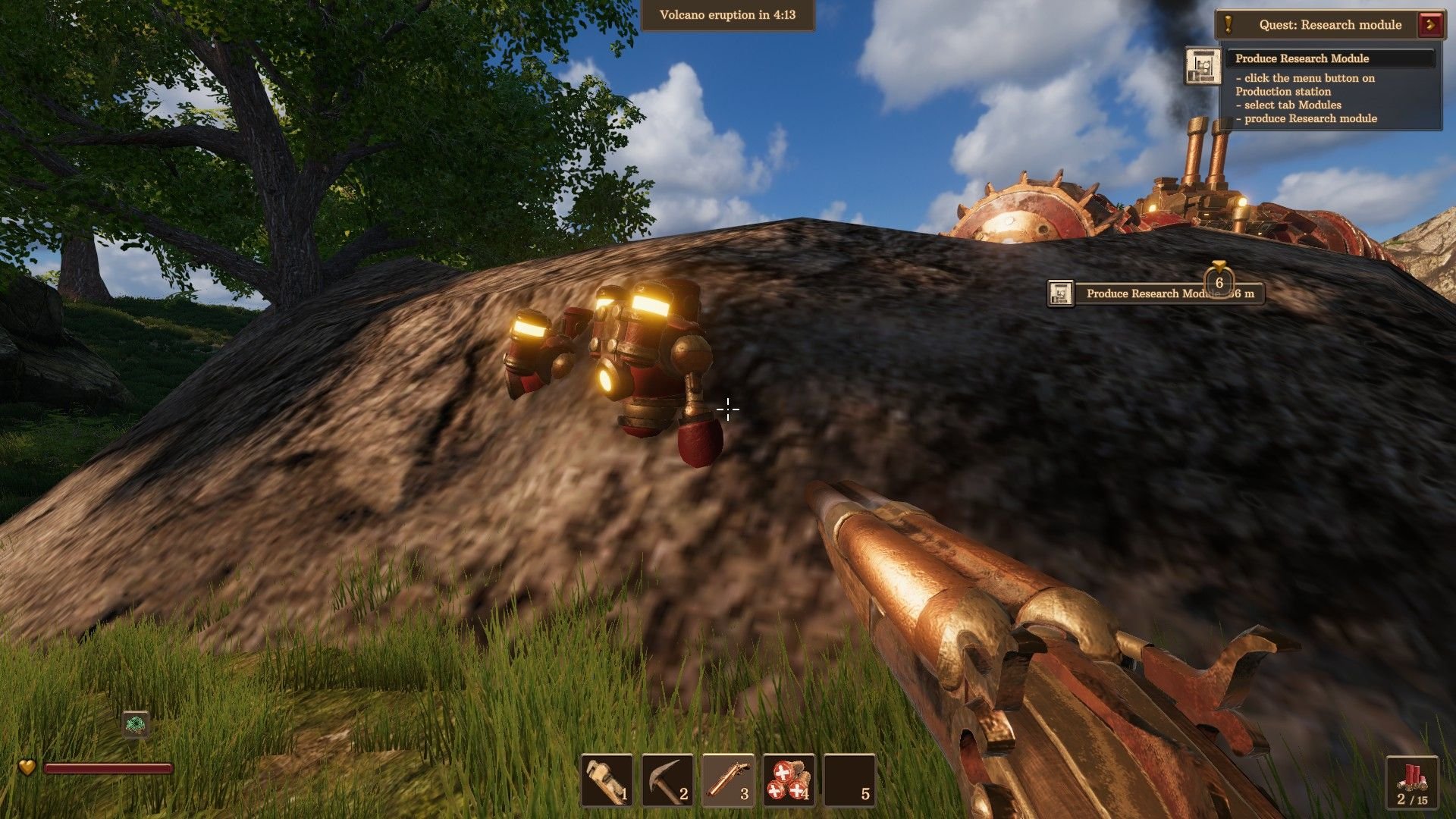Viewport: 1456px width, 819px height.
Task: Choose the shotgun in hotbar slot 3
Action: tap(728, 780)
